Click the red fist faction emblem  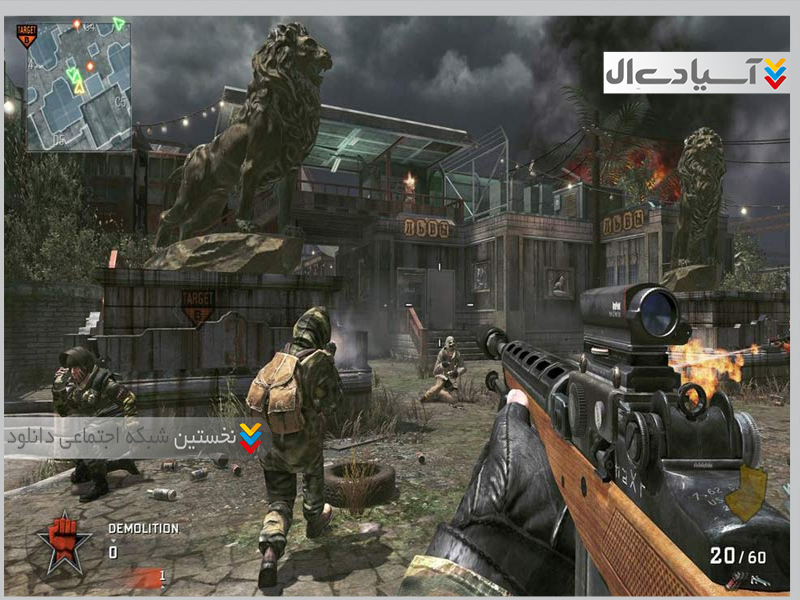pyautogui.click(x=64, y=541)
